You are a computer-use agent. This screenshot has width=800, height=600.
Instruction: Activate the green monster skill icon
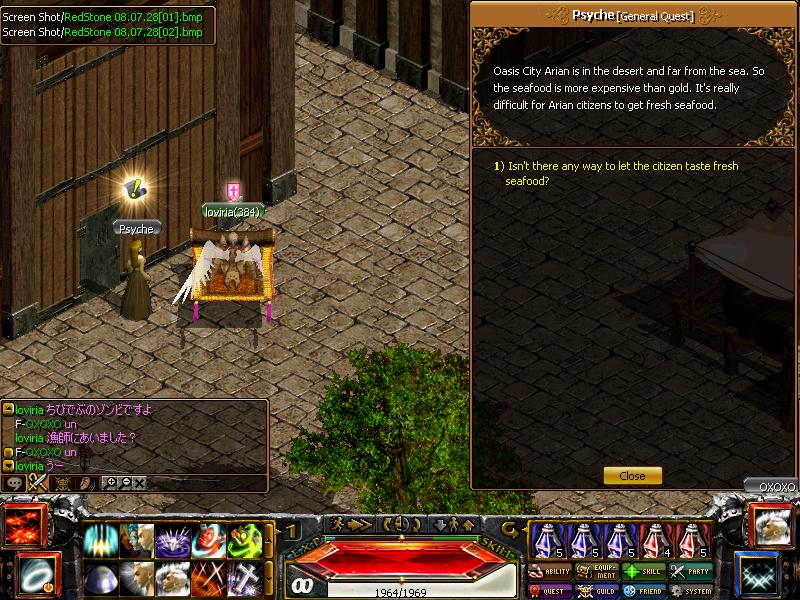(247, 541)
